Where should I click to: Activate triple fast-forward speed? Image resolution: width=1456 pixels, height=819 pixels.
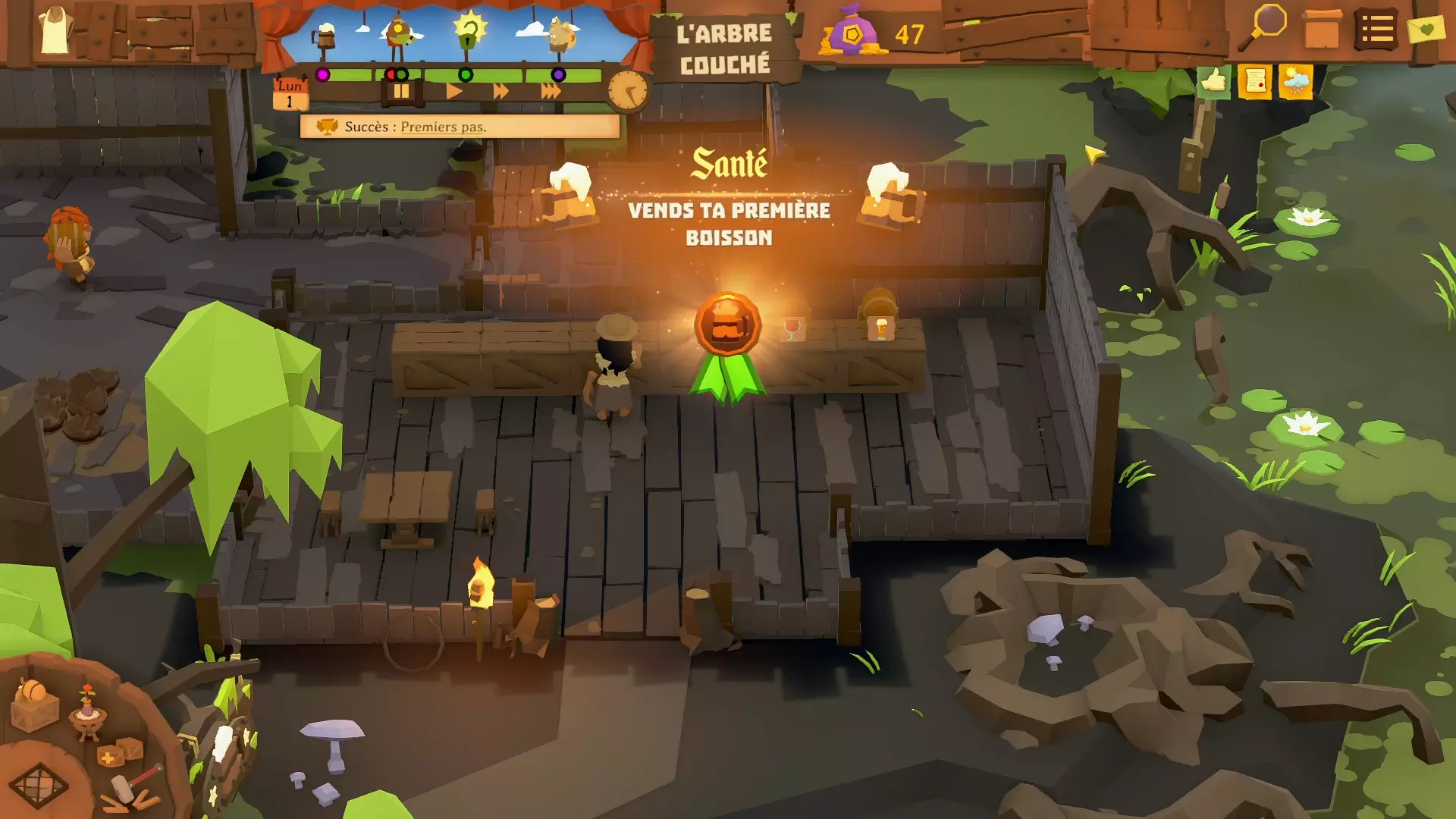pyautogui.click(x=551, y=92)
